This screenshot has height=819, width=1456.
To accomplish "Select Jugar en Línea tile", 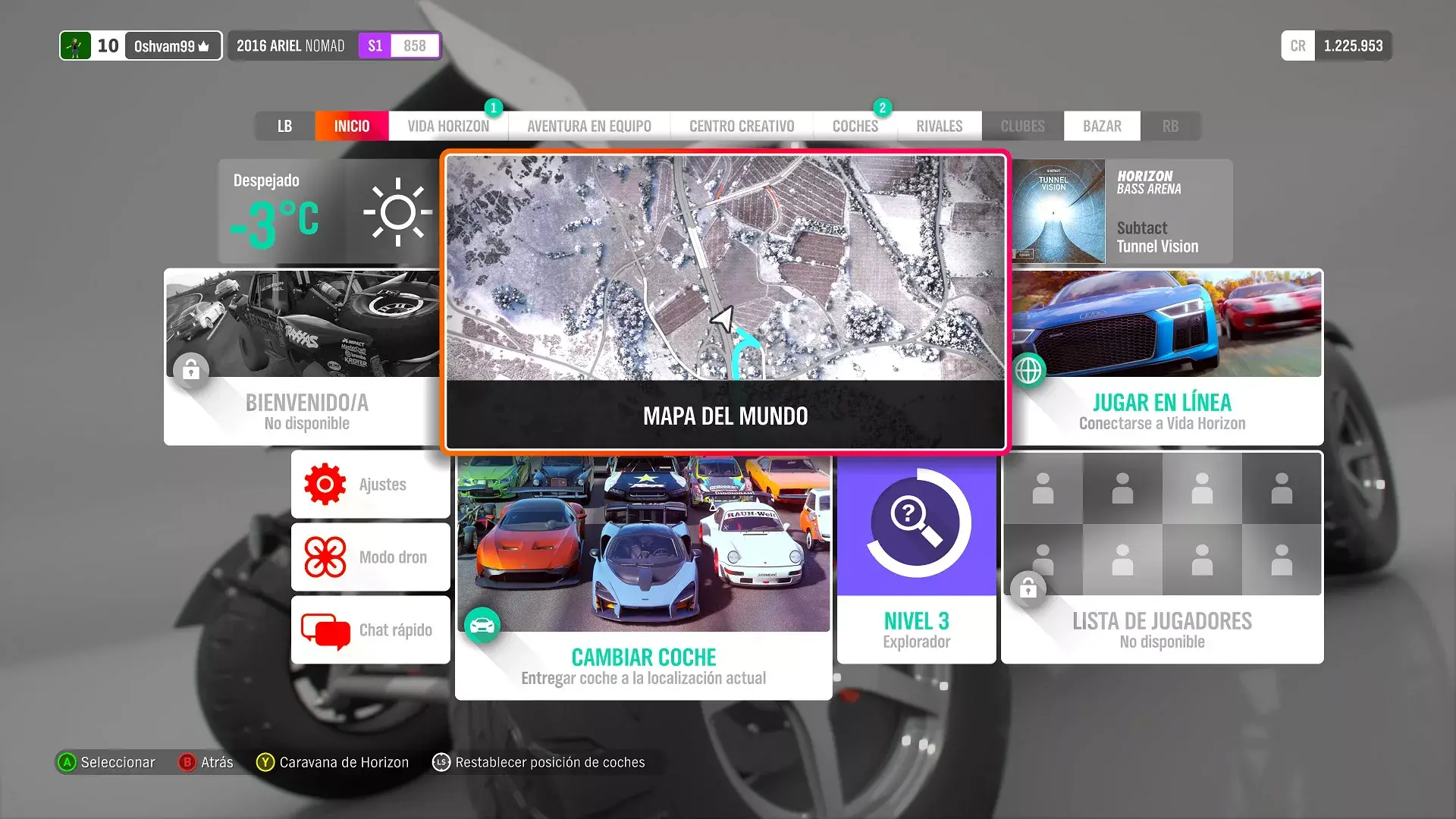I will (x=1166, y=356).
